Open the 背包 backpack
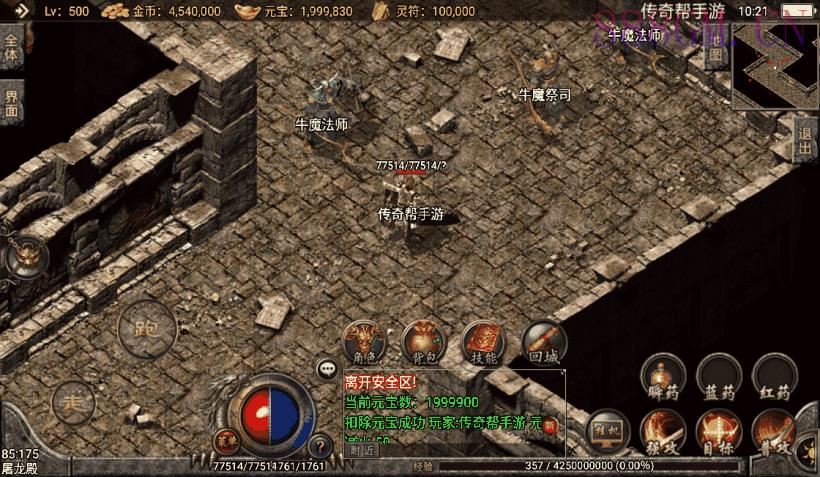Viewport: 820px width, 477px height. pos(424,342)
